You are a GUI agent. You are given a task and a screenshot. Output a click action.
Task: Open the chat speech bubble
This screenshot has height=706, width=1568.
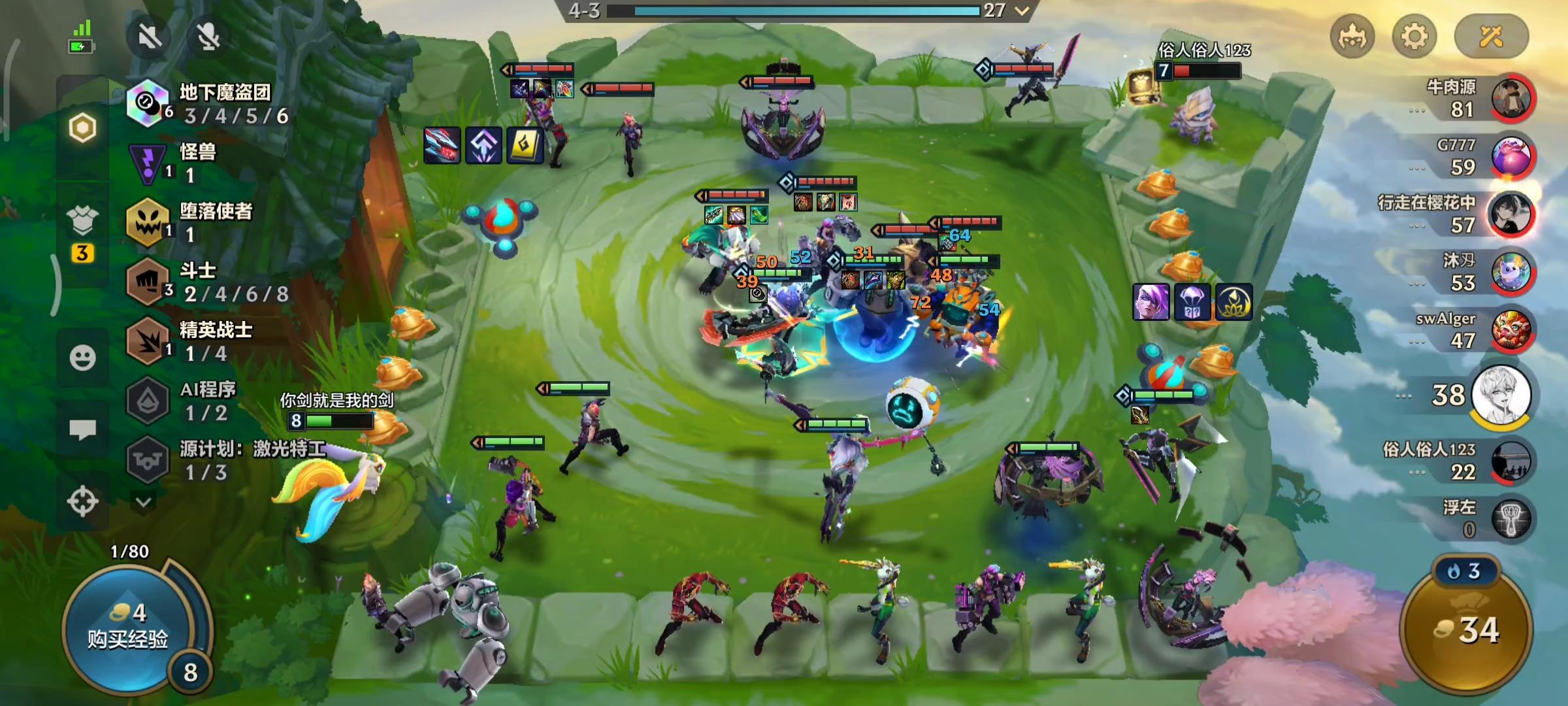[82, 429]
